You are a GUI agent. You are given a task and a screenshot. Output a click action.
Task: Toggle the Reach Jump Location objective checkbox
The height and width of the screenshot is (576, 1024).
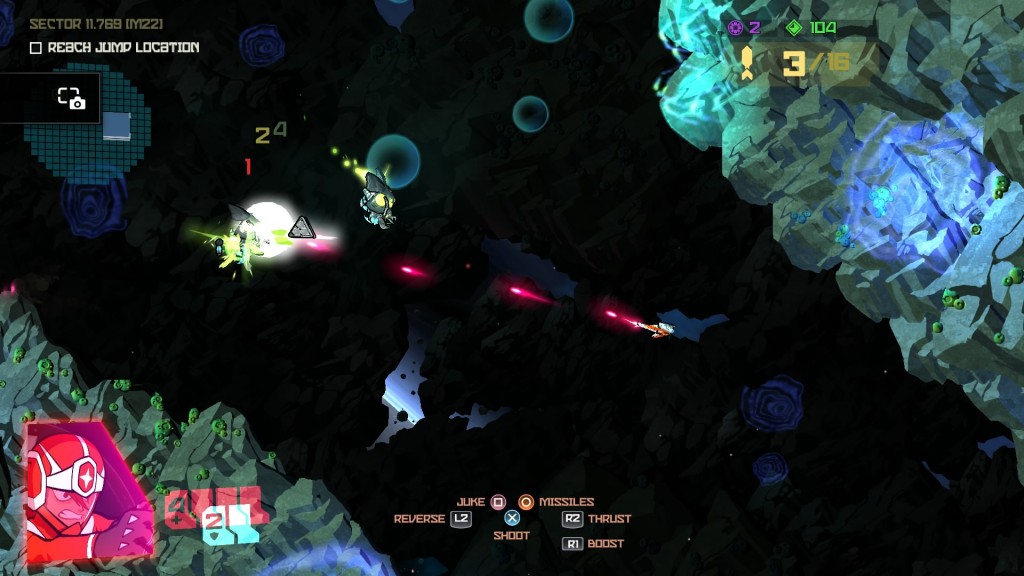(x=36, y=48)
